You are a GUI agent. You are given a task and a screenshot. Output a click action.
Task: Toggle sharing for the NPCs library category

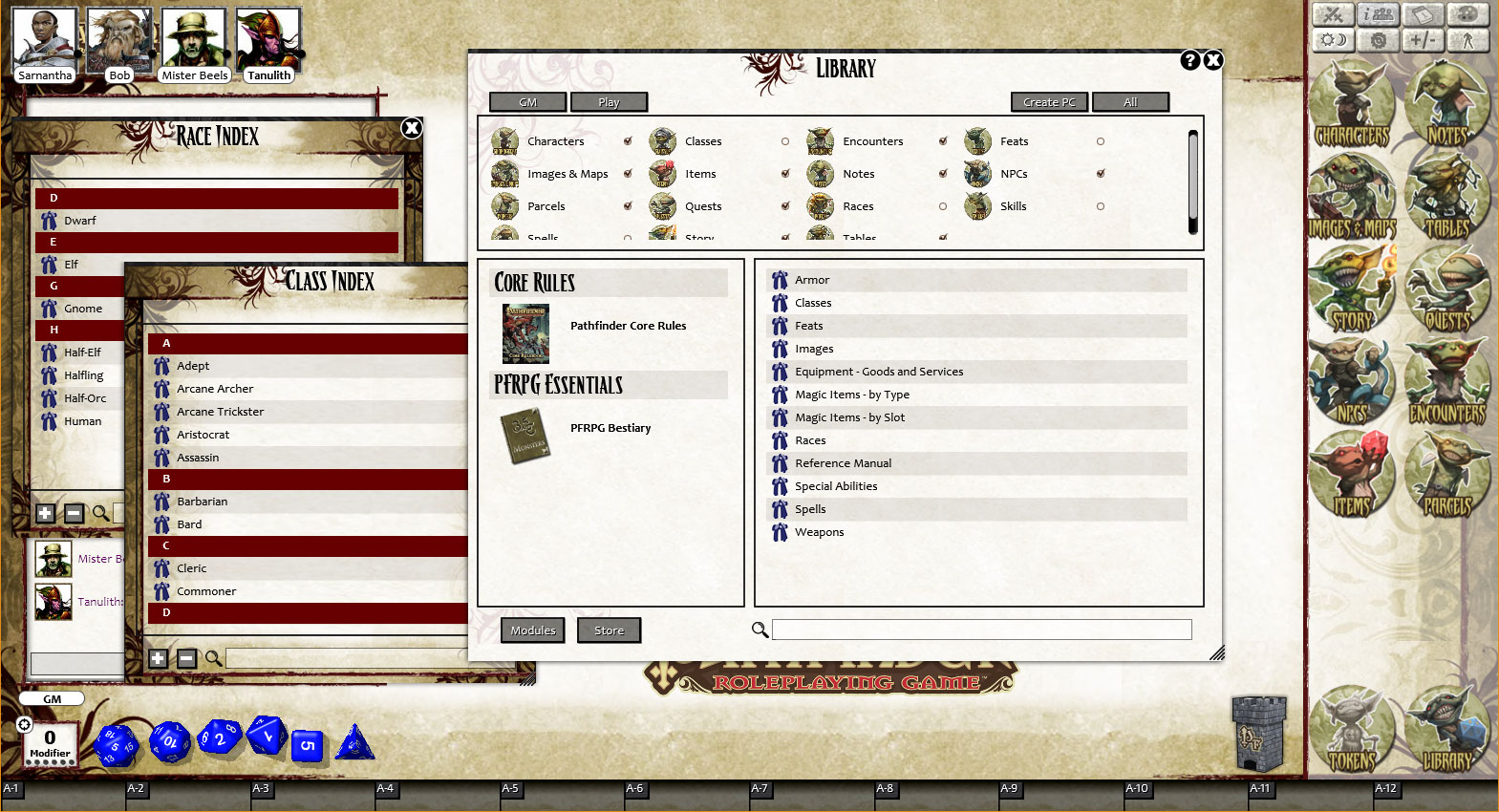(x=1101, y=174)
